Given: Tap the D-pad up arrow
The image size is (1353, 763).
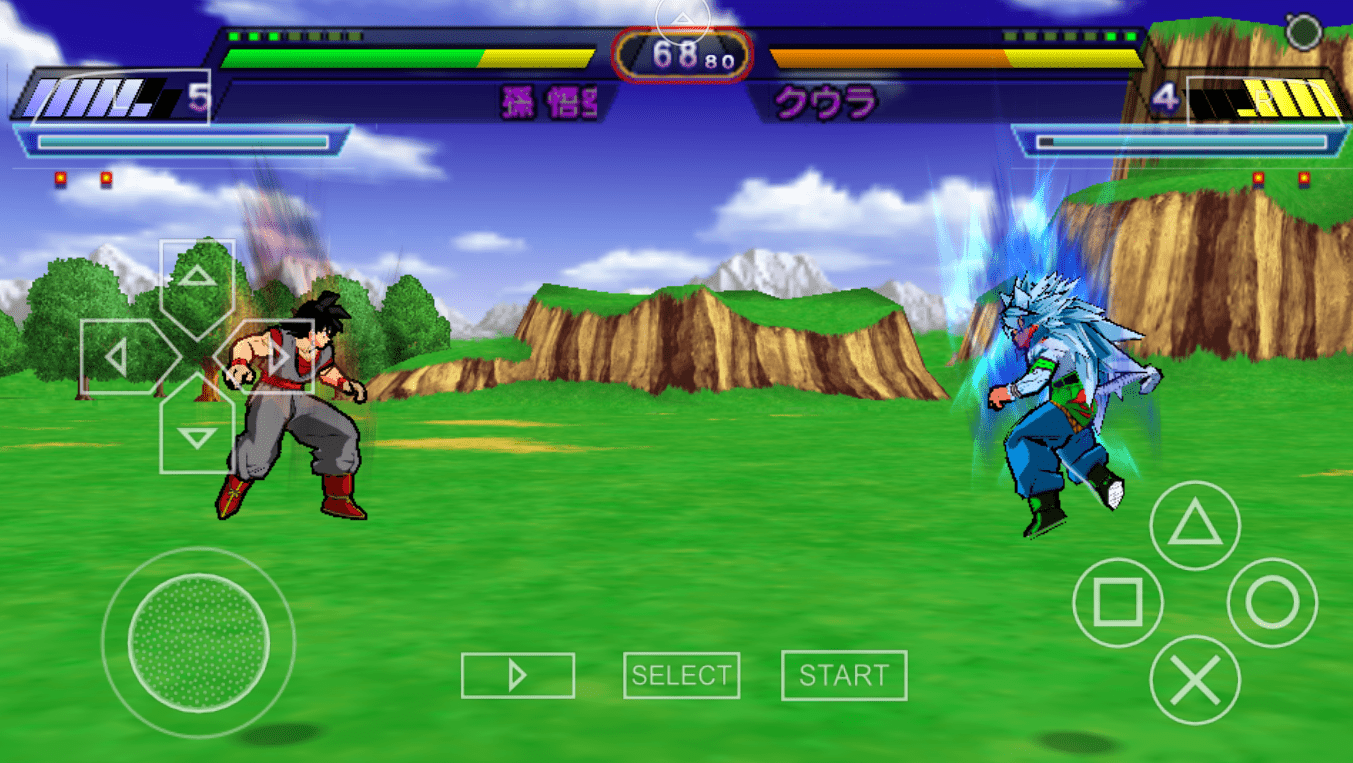Looking at the screenshot, I should click(197, 278).
